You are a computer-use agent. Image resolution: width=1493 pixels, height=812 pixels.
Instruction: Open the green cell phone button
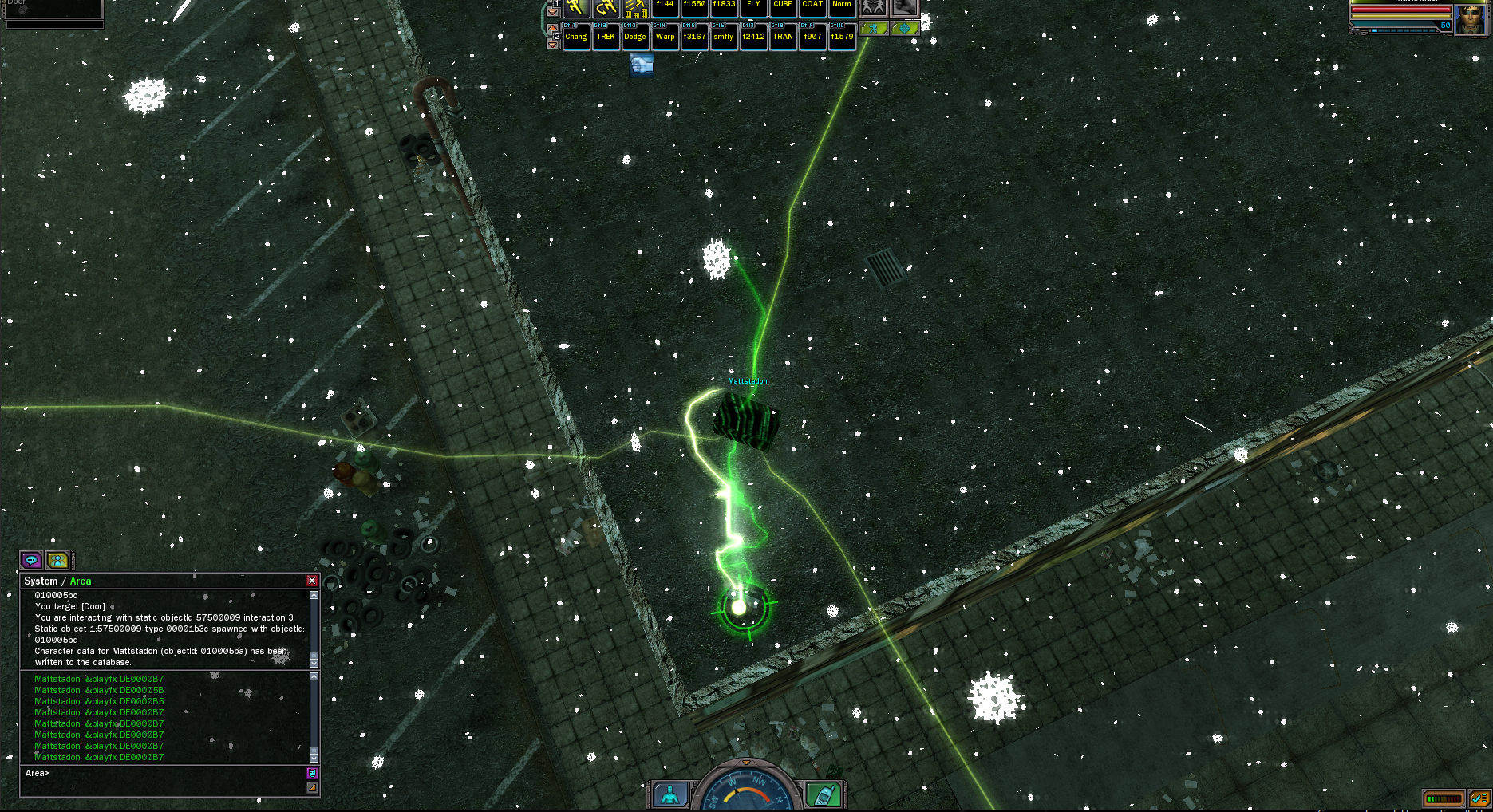[823, 794]
